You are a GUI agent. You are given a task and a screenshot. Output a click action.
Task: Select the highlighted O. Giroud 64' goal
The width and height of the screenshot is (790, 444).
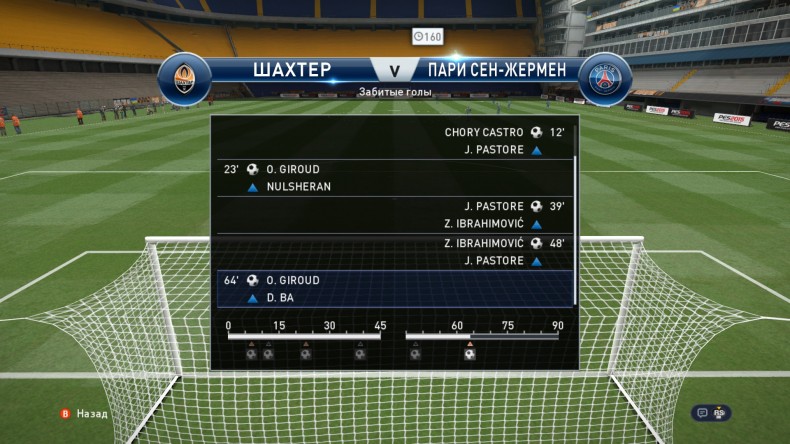tap(394, 288)
